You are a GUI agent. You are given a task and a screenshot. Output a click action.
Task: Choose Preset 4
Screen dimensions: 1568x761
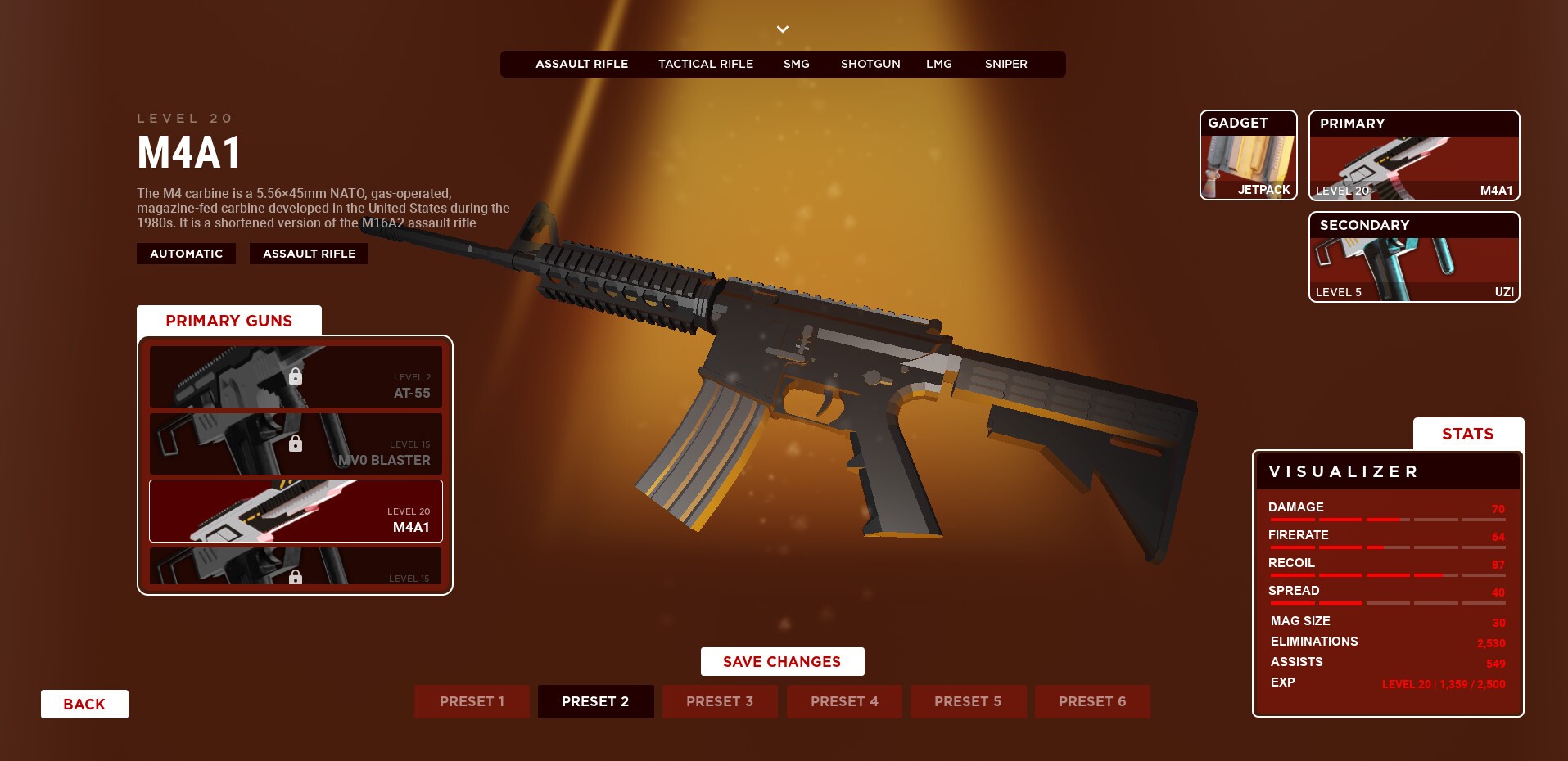point(844,702)
